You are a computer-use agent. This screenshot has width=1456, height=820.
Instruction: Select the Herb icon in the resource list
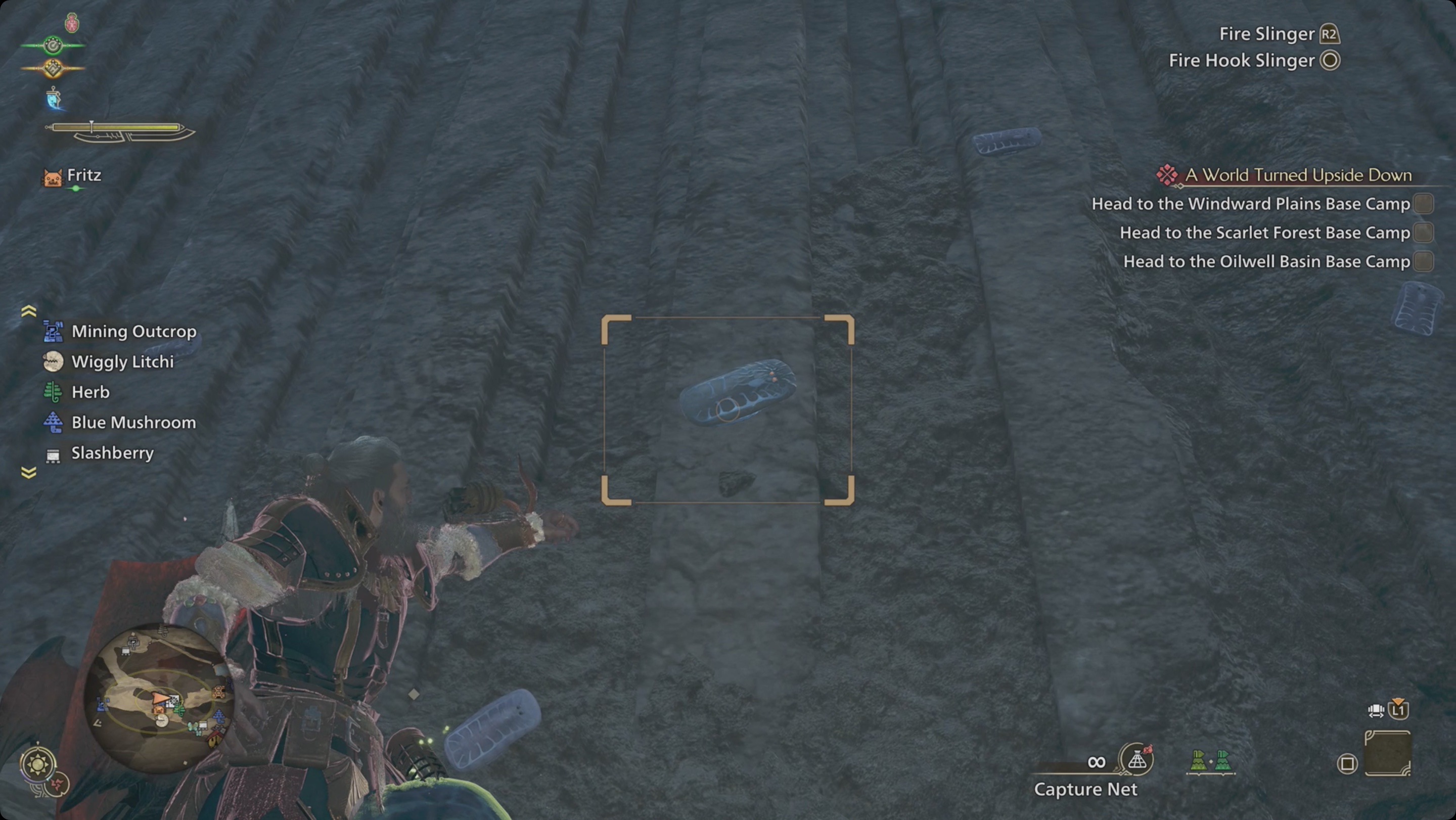(52, 392)
